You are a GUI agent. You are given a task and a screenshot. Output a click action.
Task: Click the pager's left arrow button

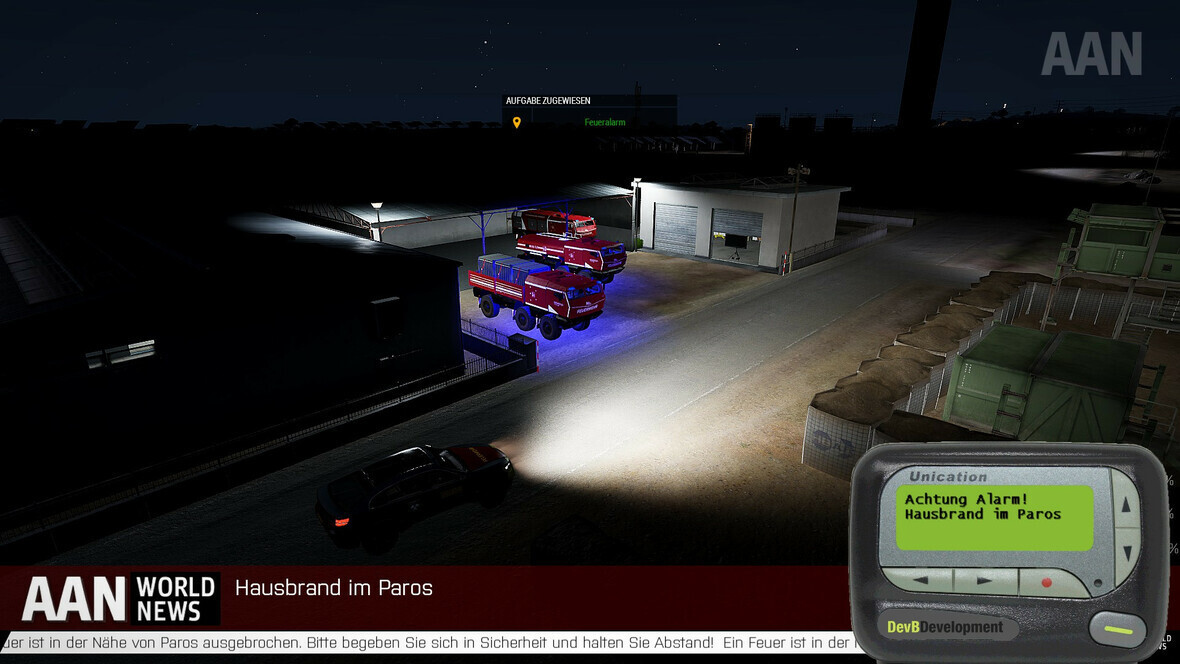(917, 580)
